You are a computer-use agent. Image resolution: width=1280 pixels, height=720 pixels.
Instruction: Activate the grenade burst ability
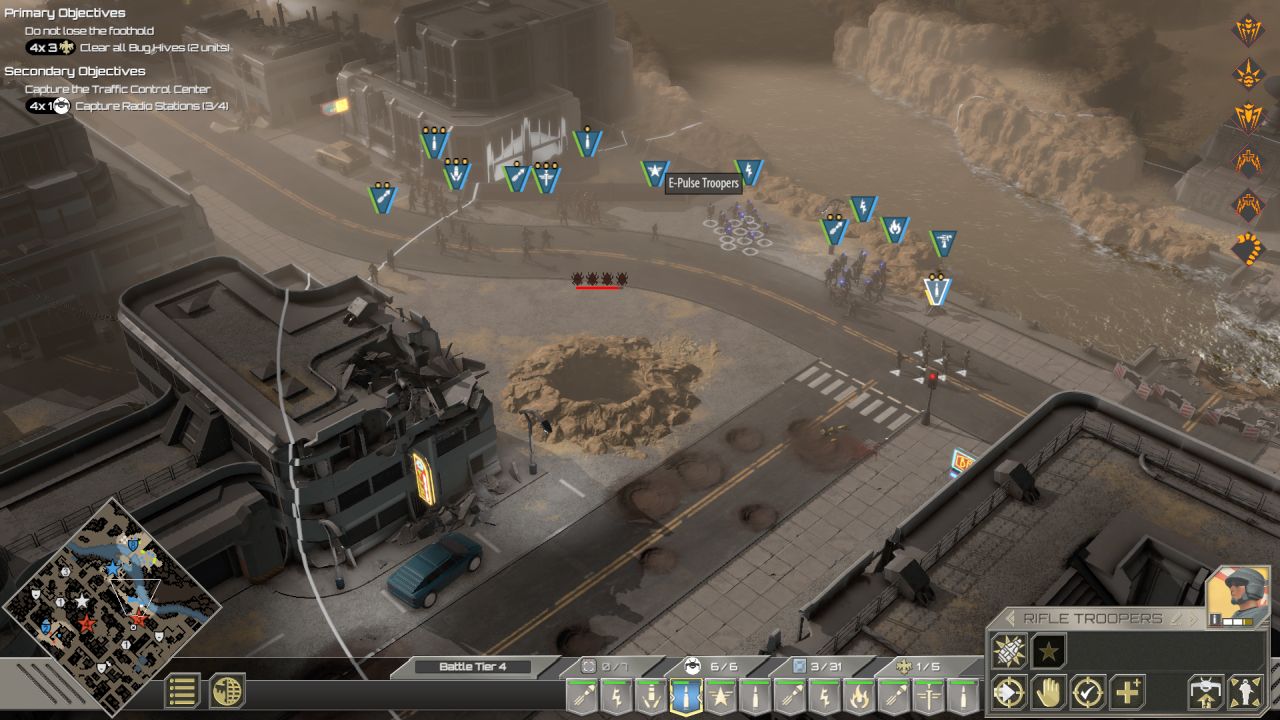tap(1009, 651)
